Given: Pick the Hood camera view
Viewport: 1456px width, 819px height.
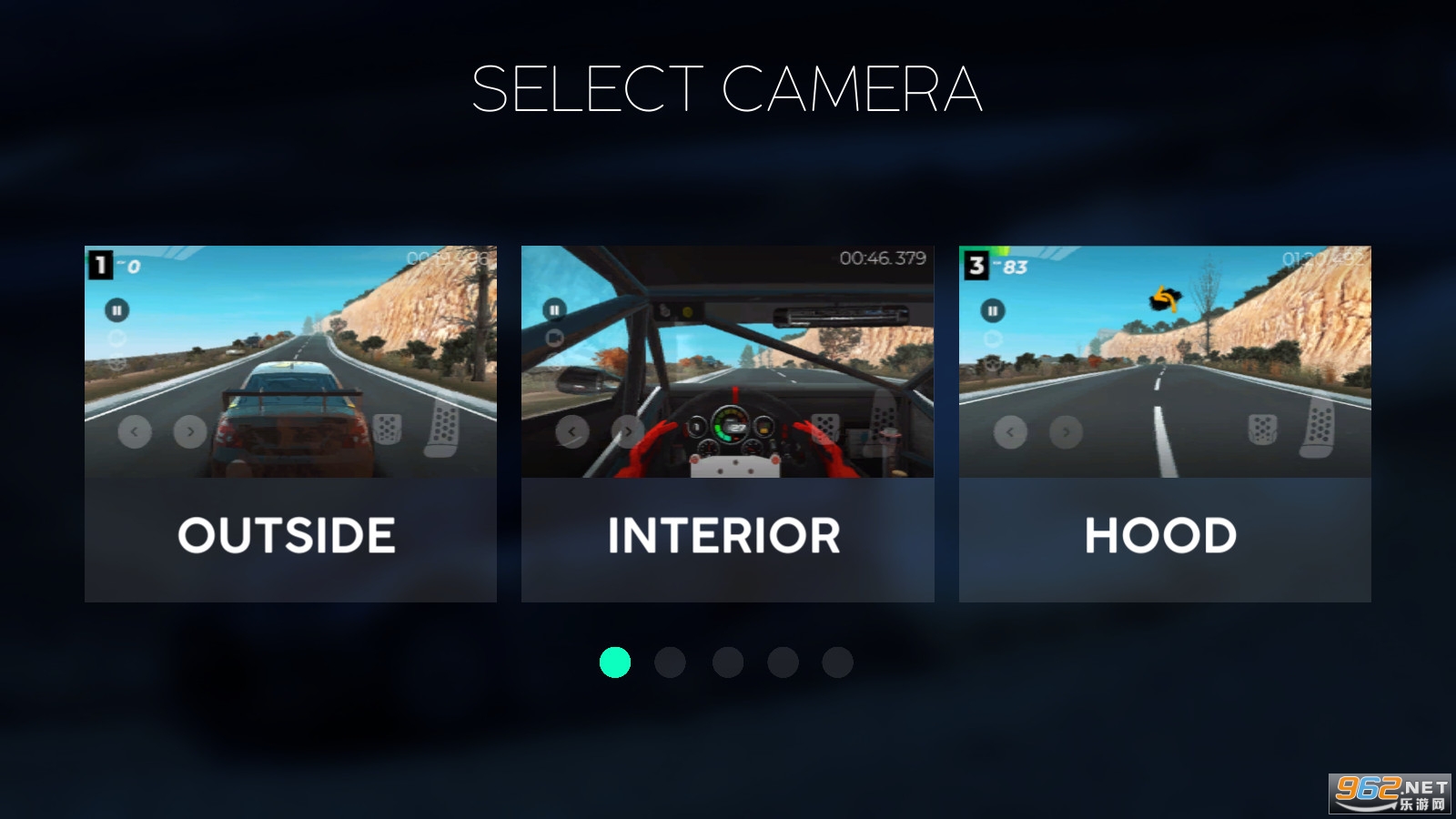Looking at the screenshot, I should pos(1165,423).
